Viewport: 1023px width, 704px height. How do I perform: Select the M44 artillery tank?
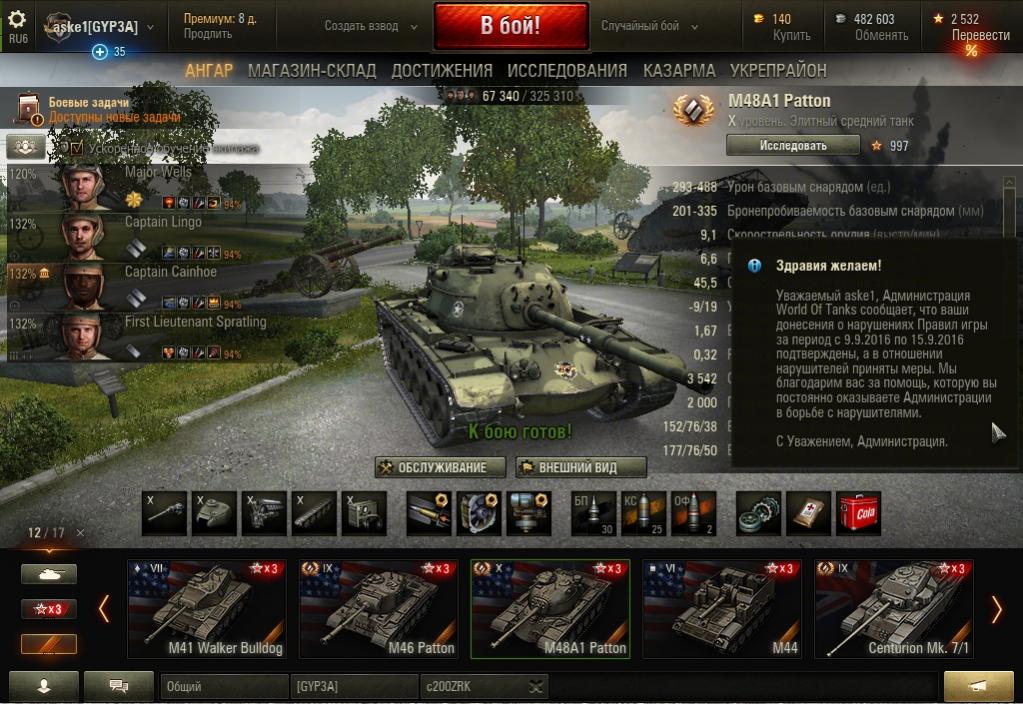pyautogui.click(x=722, y=609)
